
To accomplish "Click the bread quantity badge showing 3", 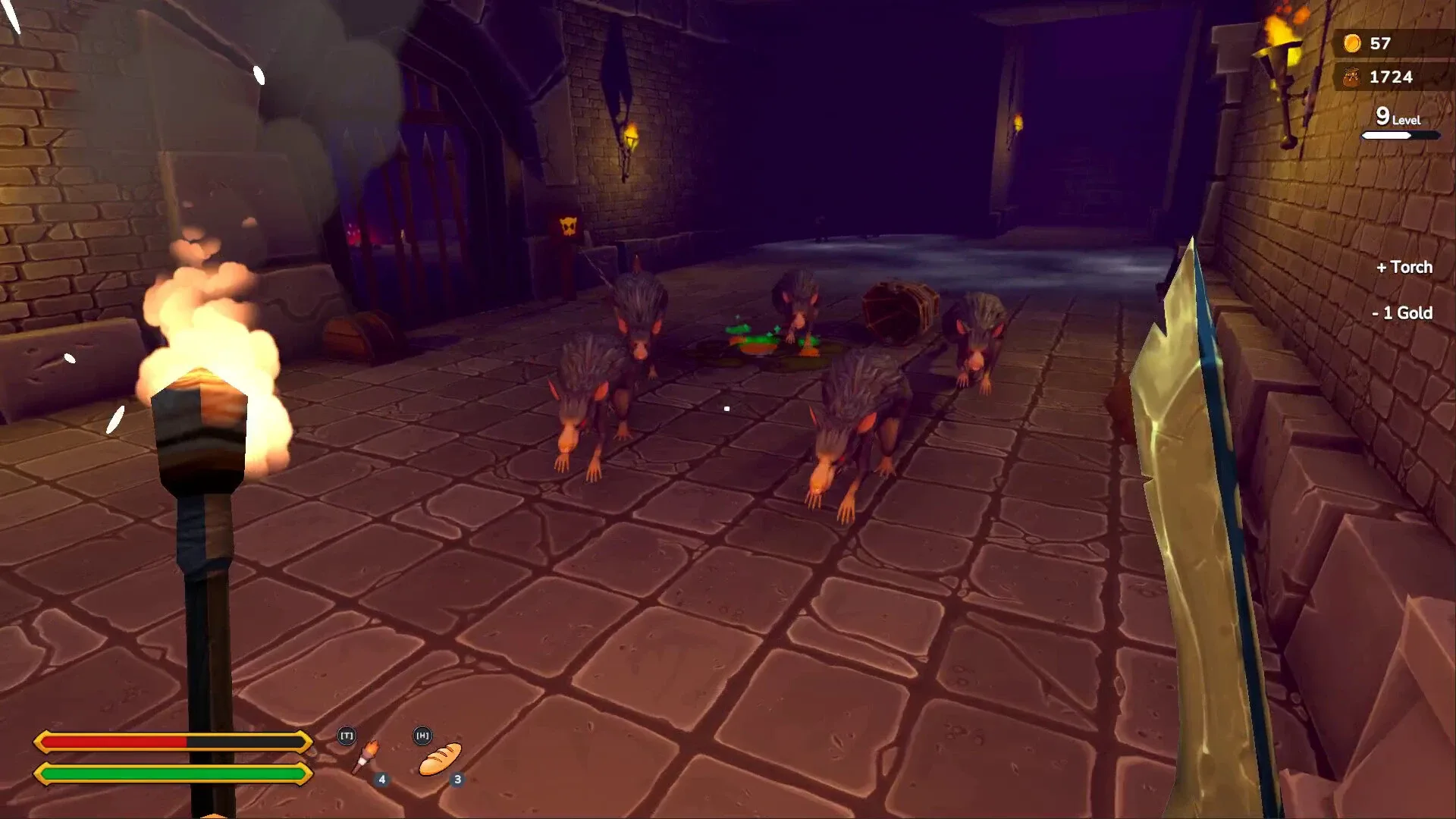I will 458,777.
